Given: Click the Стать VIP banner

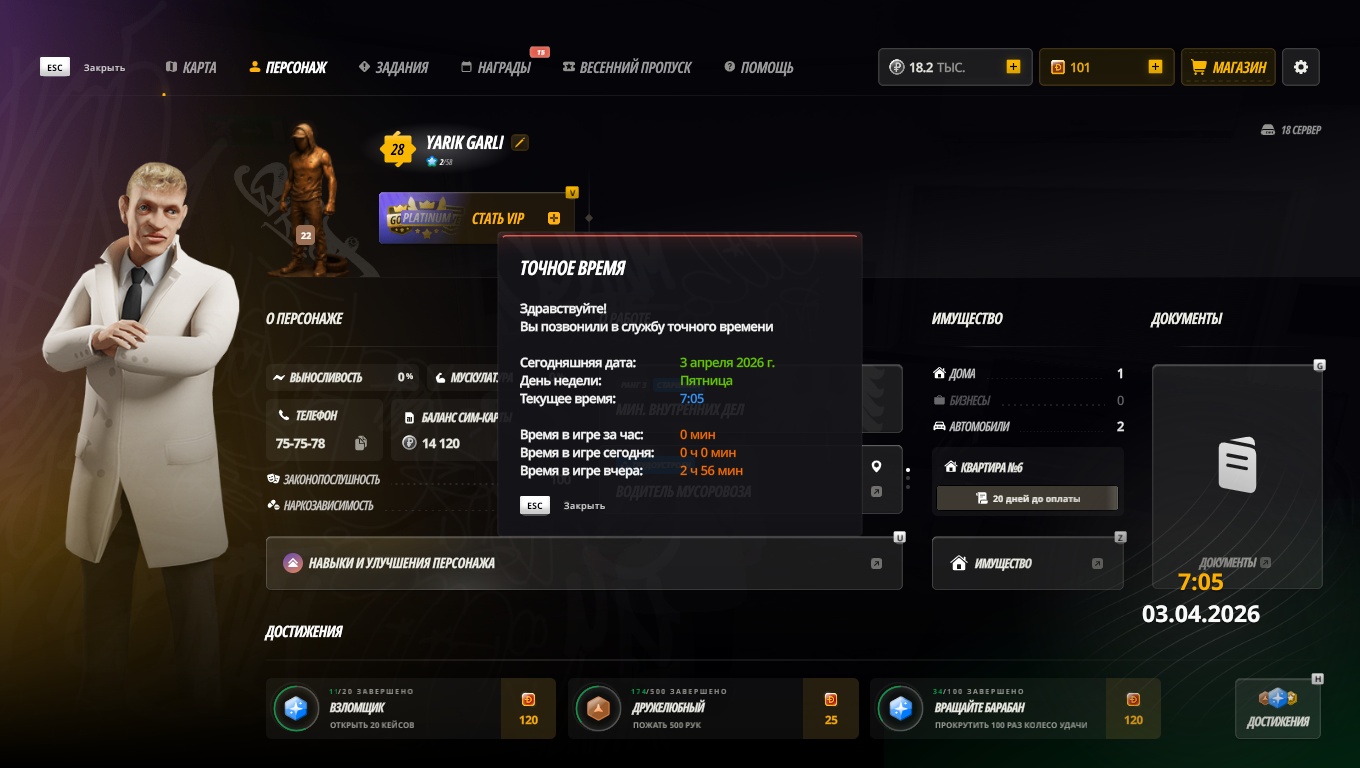Looking at the screenshot, I should pos(477,218).
